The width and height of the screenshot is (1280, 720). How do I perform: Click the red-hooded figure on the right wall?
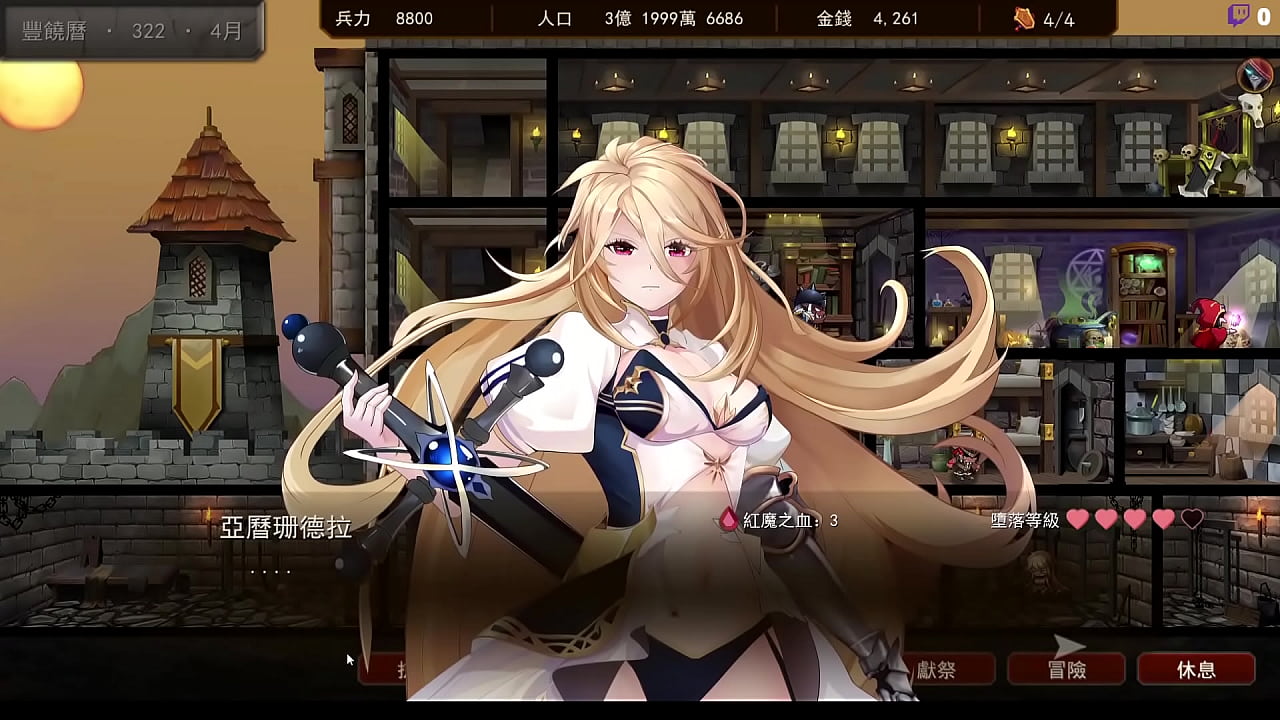coord(1207,320)
